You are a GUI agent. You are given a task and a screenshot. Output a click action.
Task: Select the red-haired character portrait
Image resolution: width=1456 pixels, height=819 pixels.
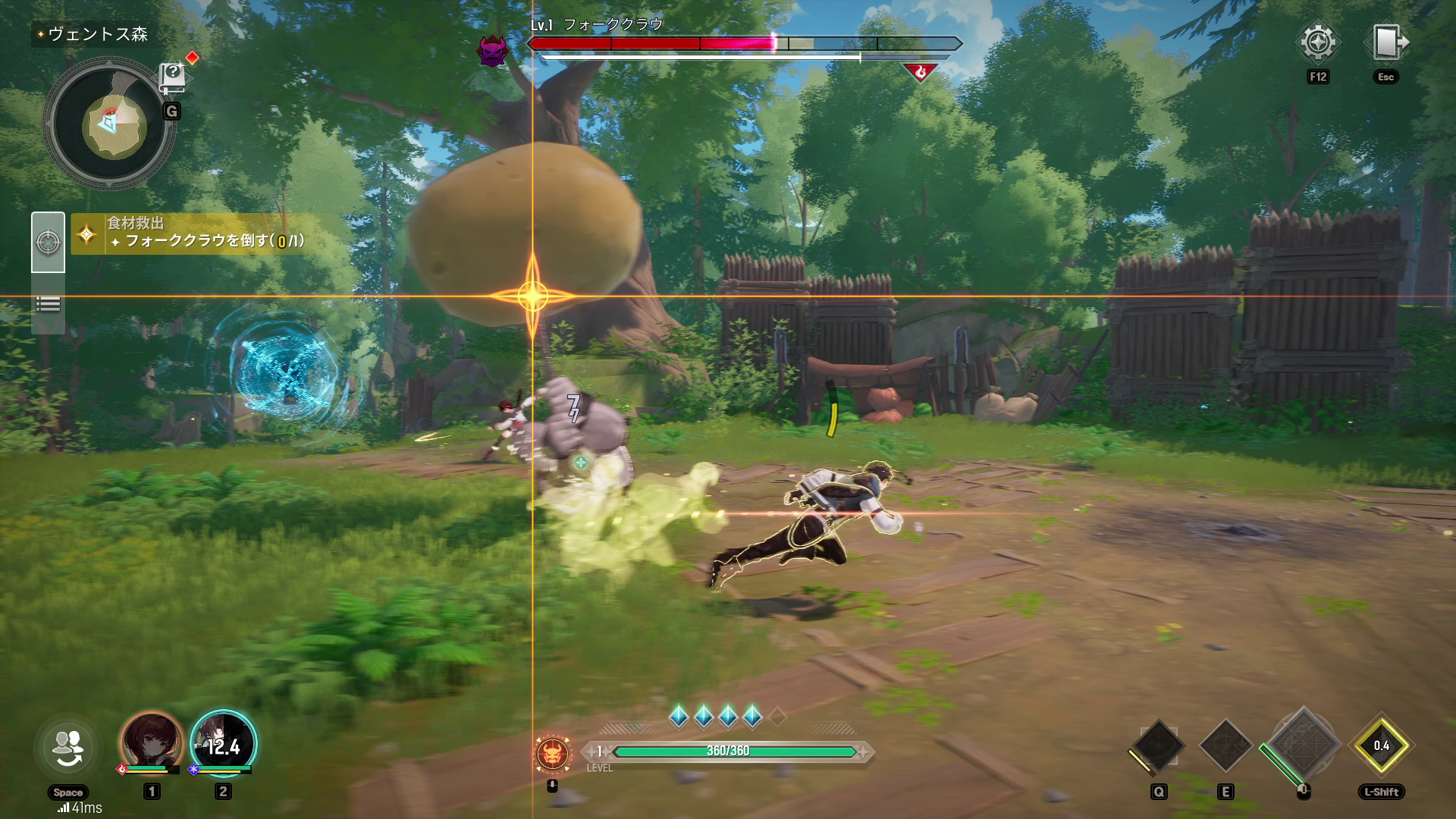coord(152,742)
